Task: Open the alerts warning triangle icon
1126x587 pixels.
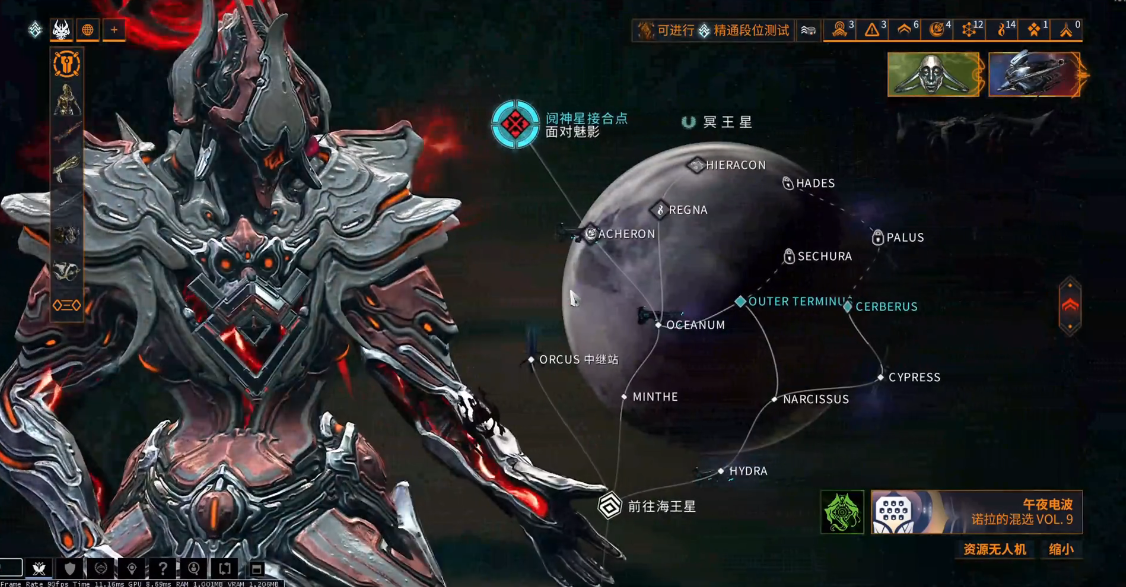Action: point(872,30)
